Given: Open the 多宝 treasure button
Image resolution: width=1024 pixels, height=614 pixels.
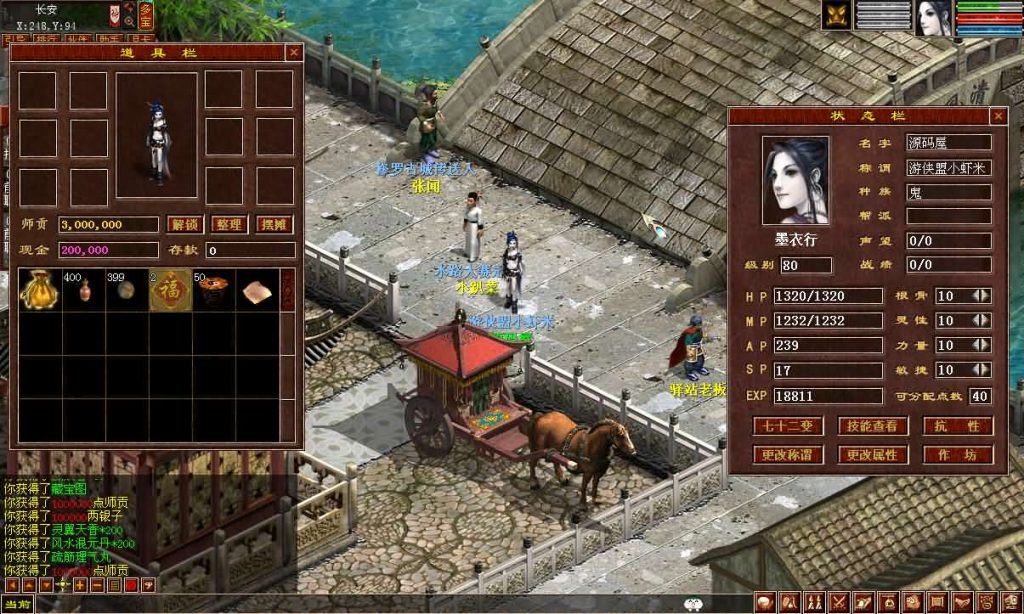Looking at the screenshot, I should [146, 15].
